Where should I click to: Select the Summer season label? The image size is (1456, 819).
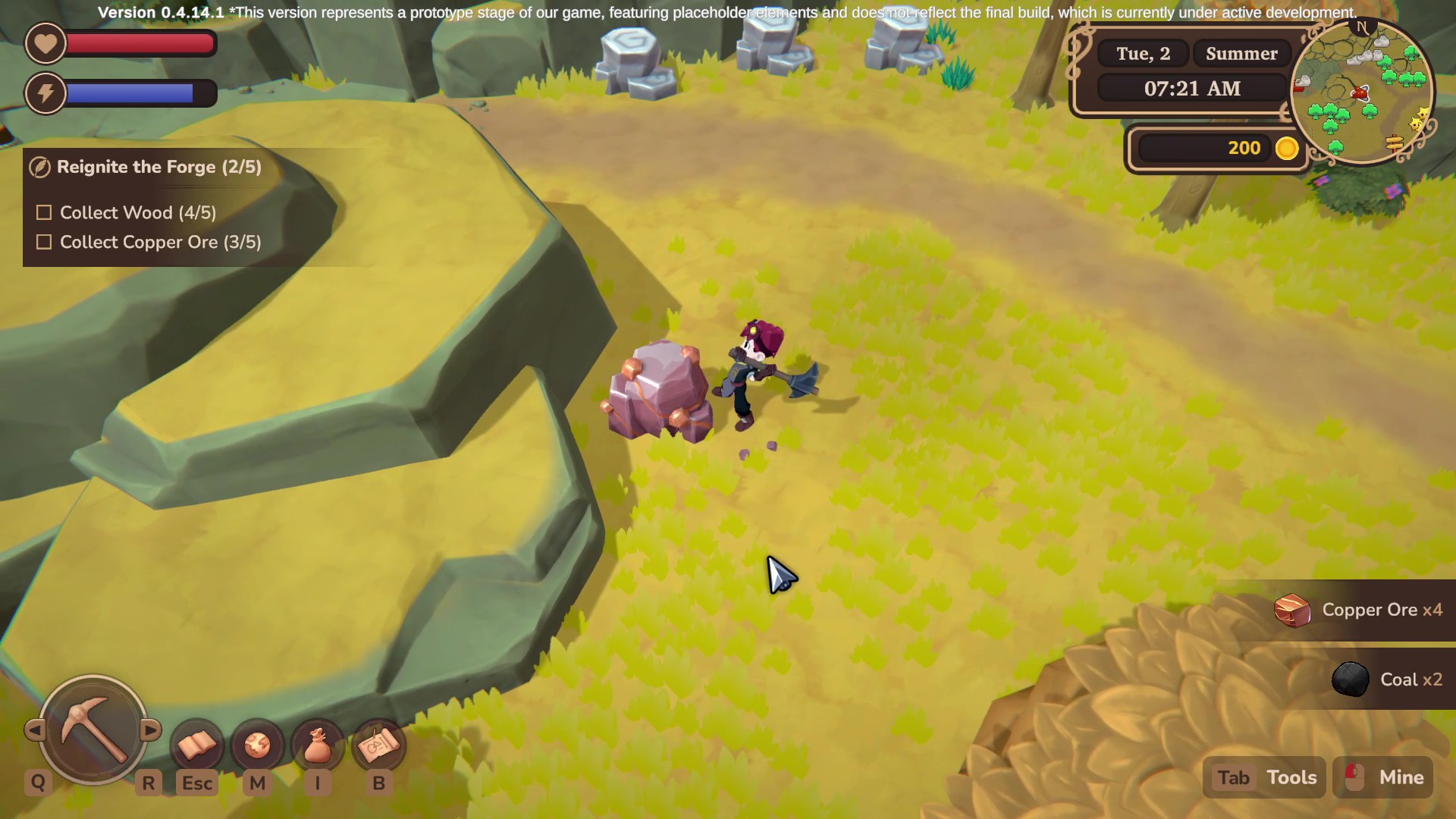click(1241, 53)
